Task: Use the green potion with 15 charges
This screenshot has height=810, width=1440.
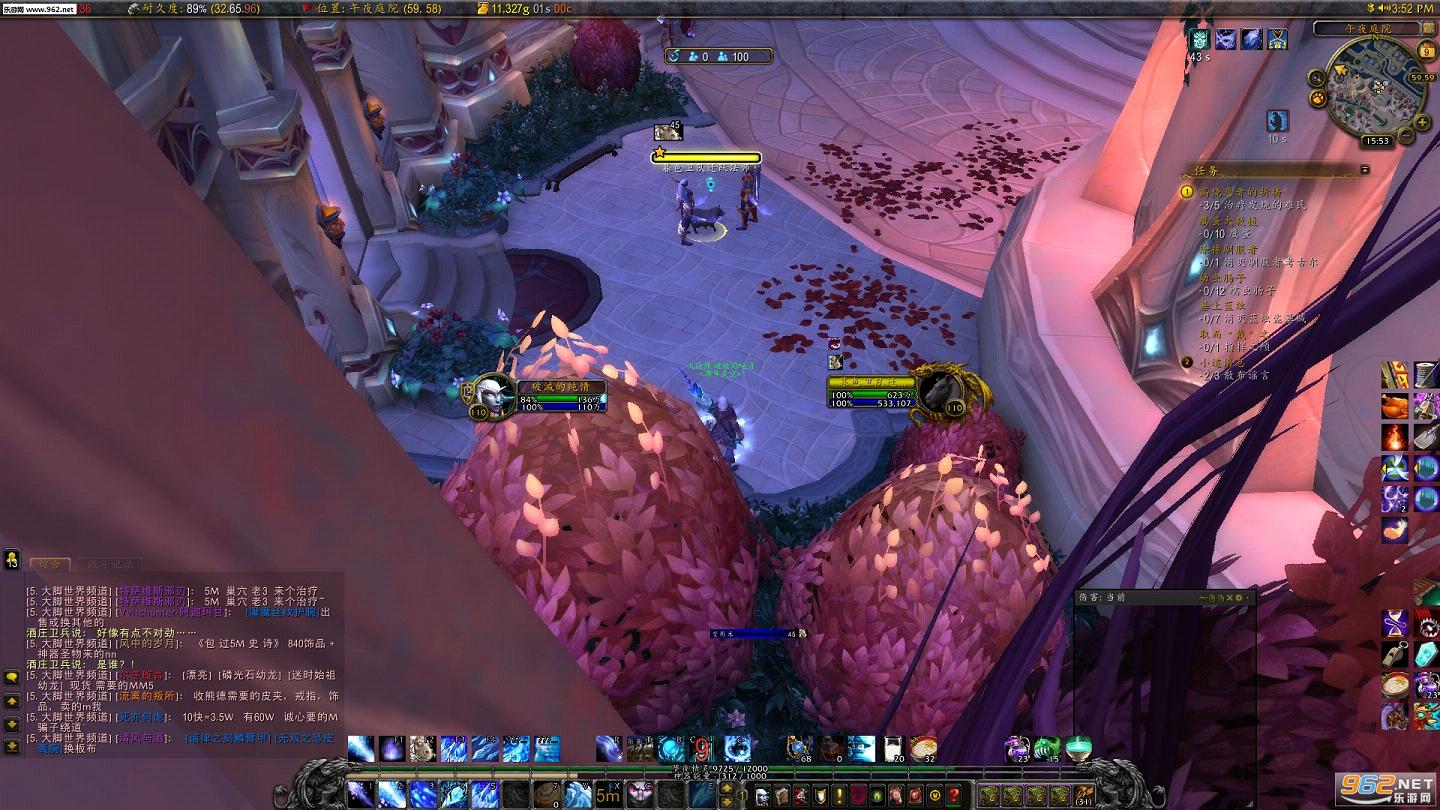Action: 1047,749
